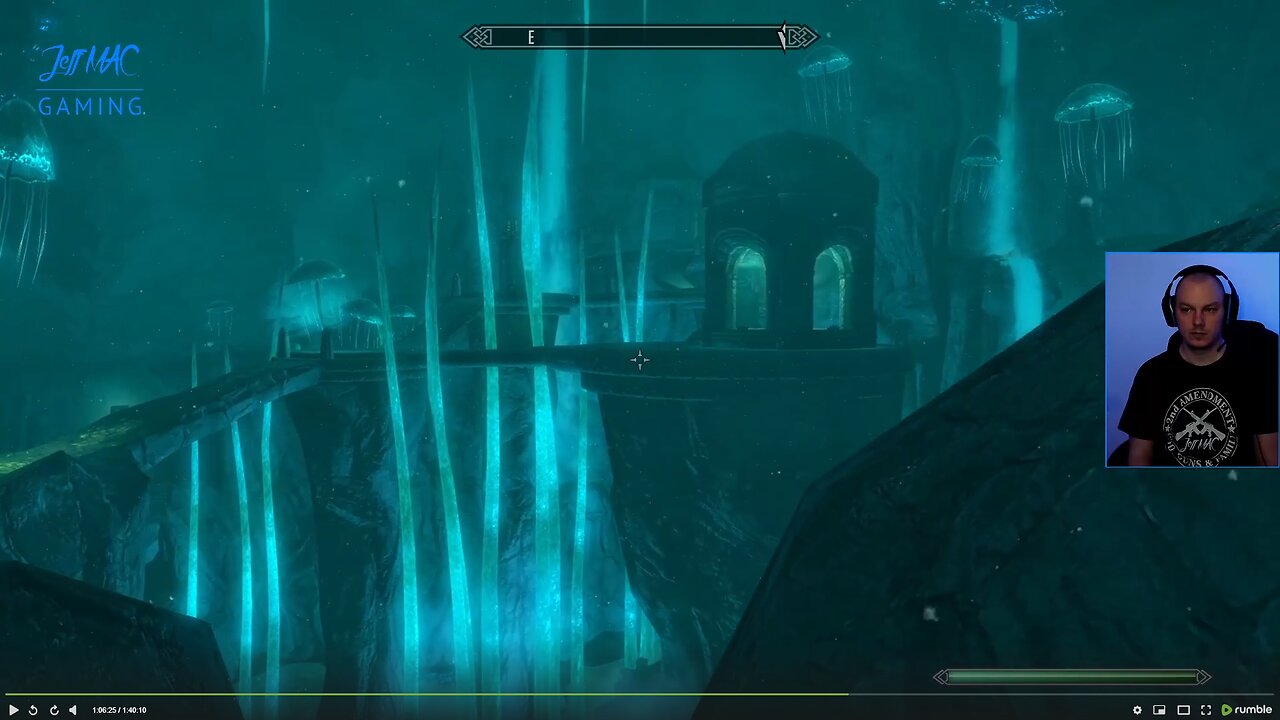Select the streamer webcam overlay
The image size is (1280, 720).
coord(1192,360)
